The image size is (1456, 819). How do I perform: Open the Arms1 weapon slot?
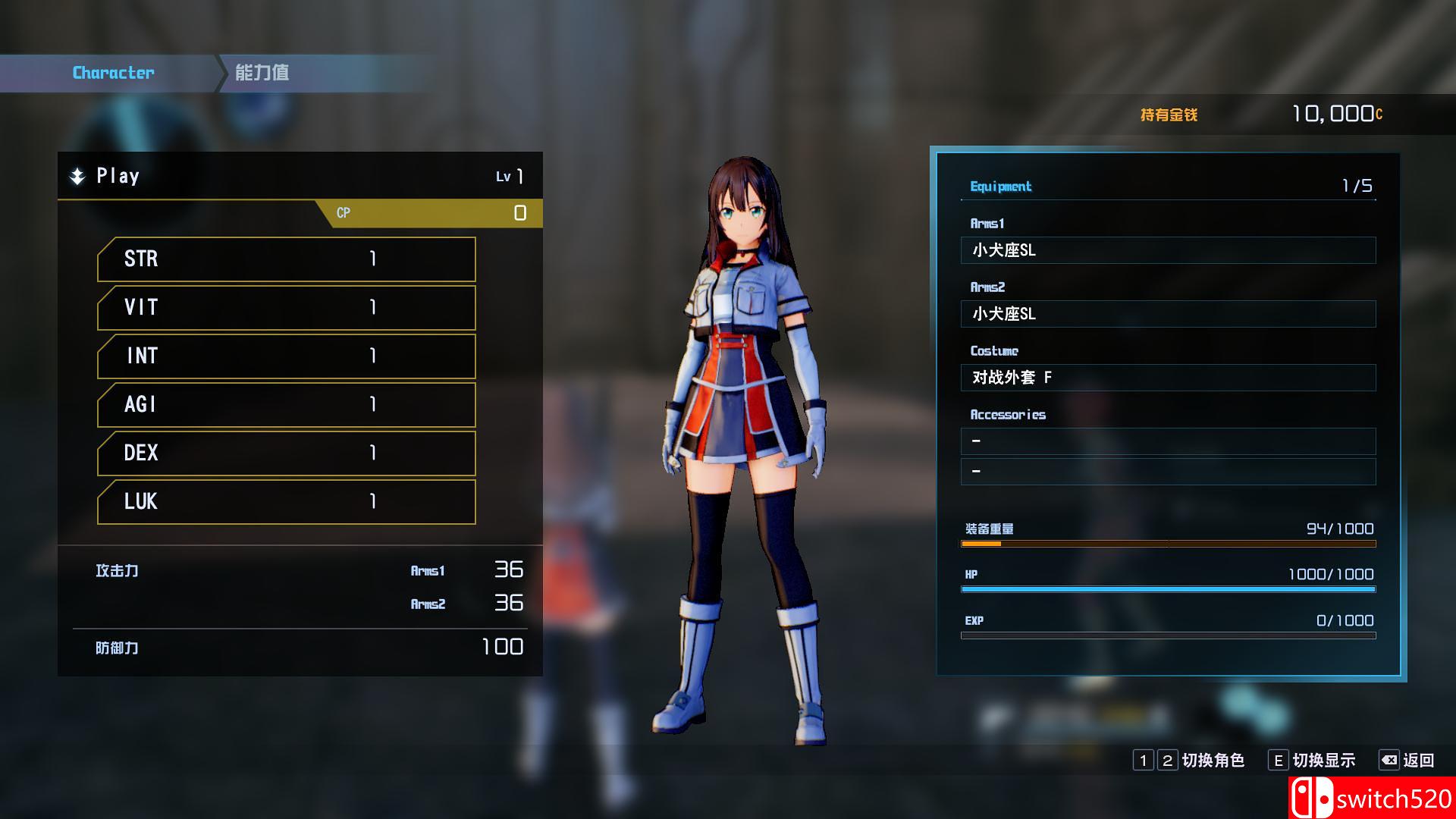tap(1168, 250)
